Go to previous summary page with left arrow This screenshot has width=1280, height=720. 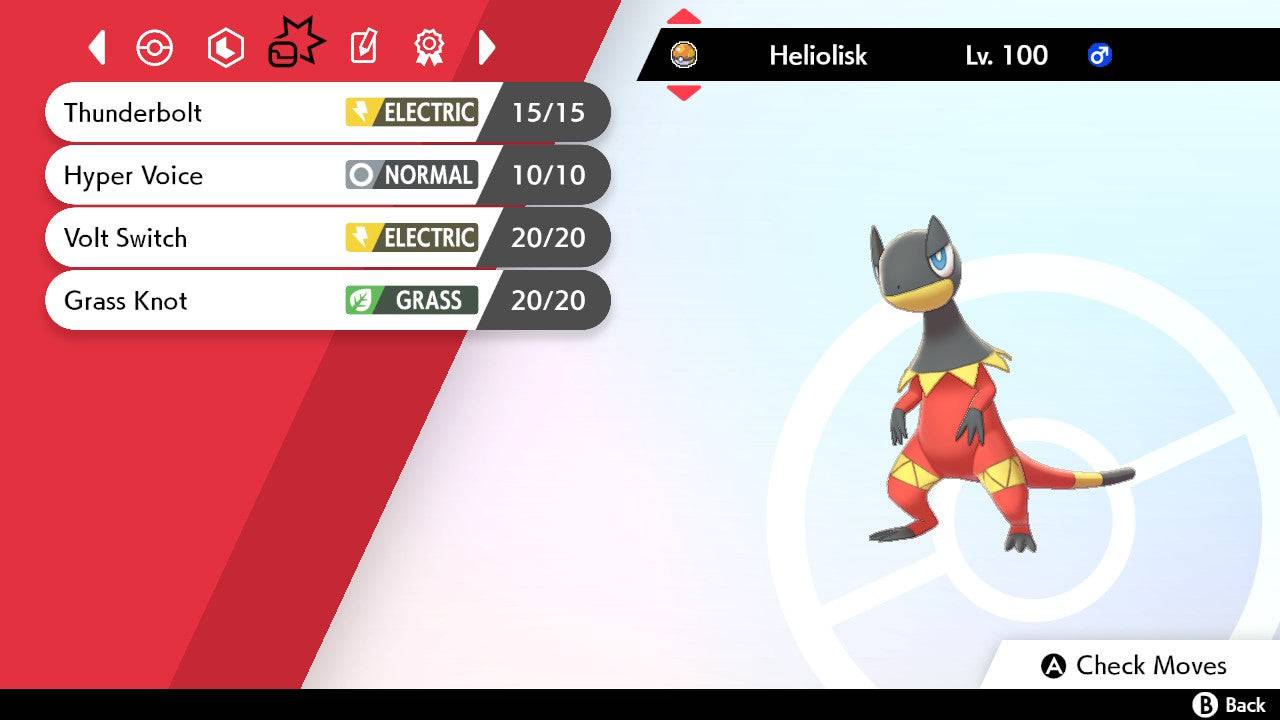[97, 47]
